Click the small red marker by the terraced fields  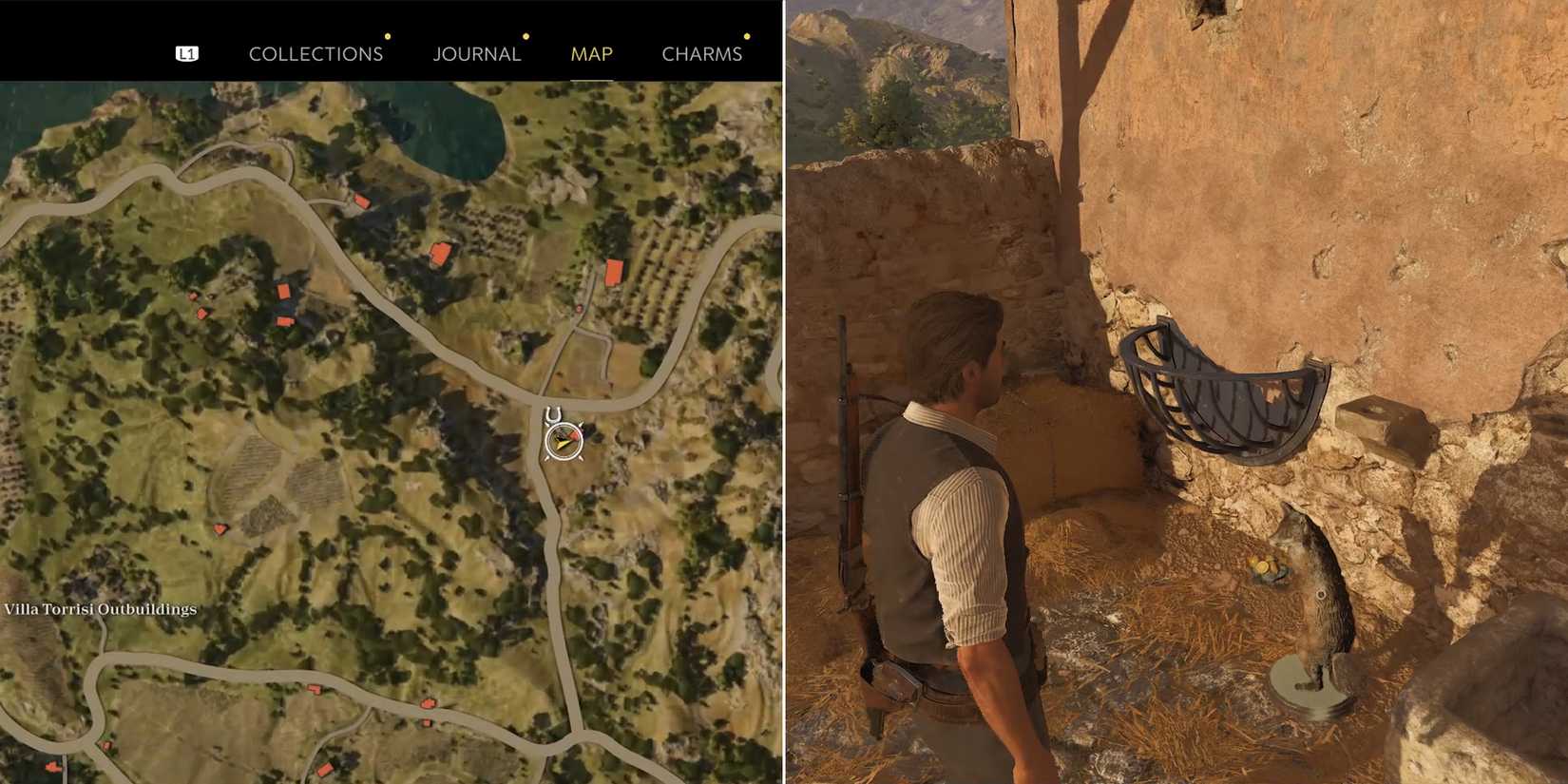[219, 529]
